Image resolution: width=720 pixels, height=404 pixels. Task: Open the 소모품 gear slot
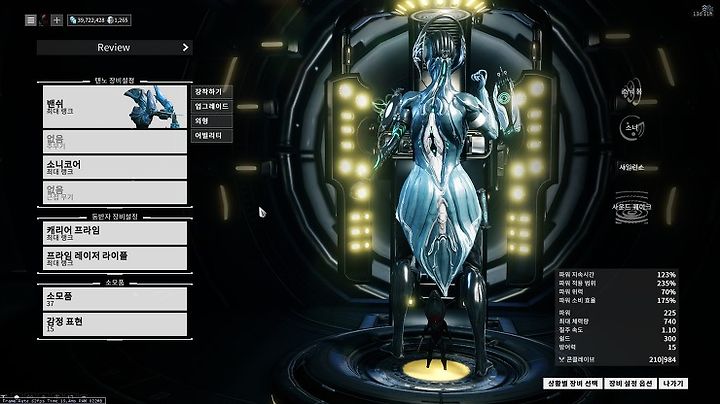(x=114, y=299)
